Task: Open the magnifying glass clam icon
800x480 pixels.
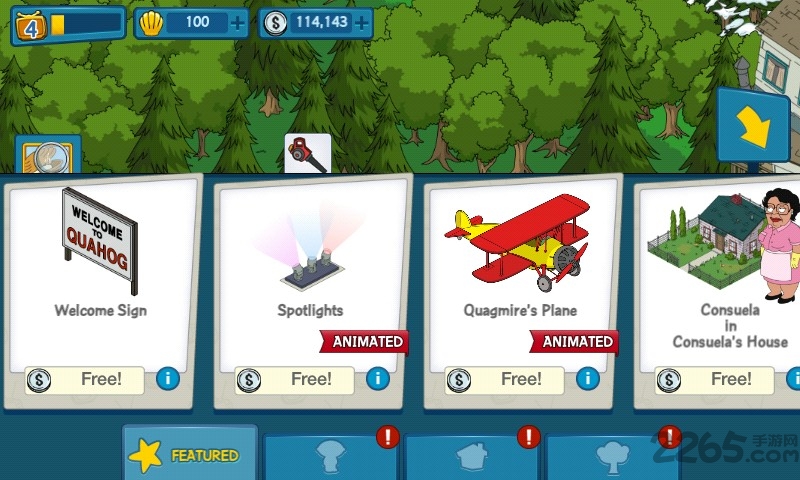Action: point(48,157)
